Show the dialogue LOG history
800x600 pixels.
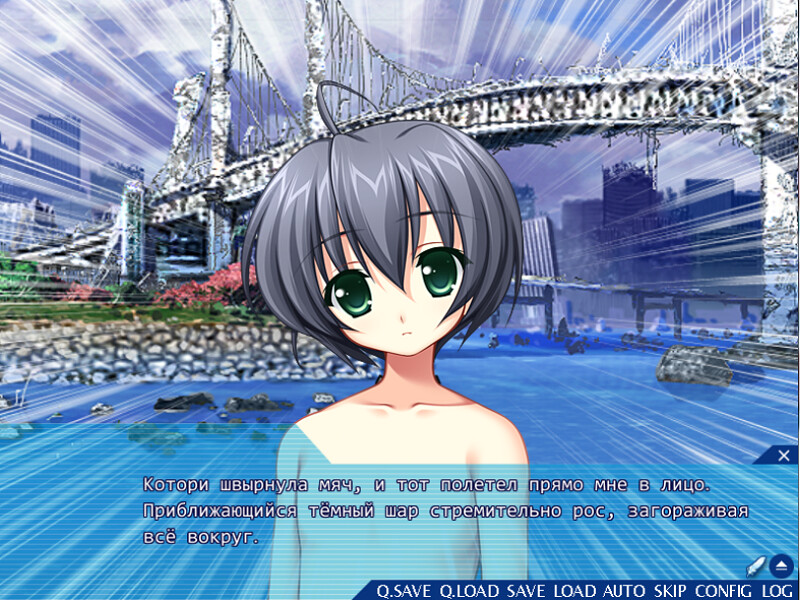[x=777, y=591]
